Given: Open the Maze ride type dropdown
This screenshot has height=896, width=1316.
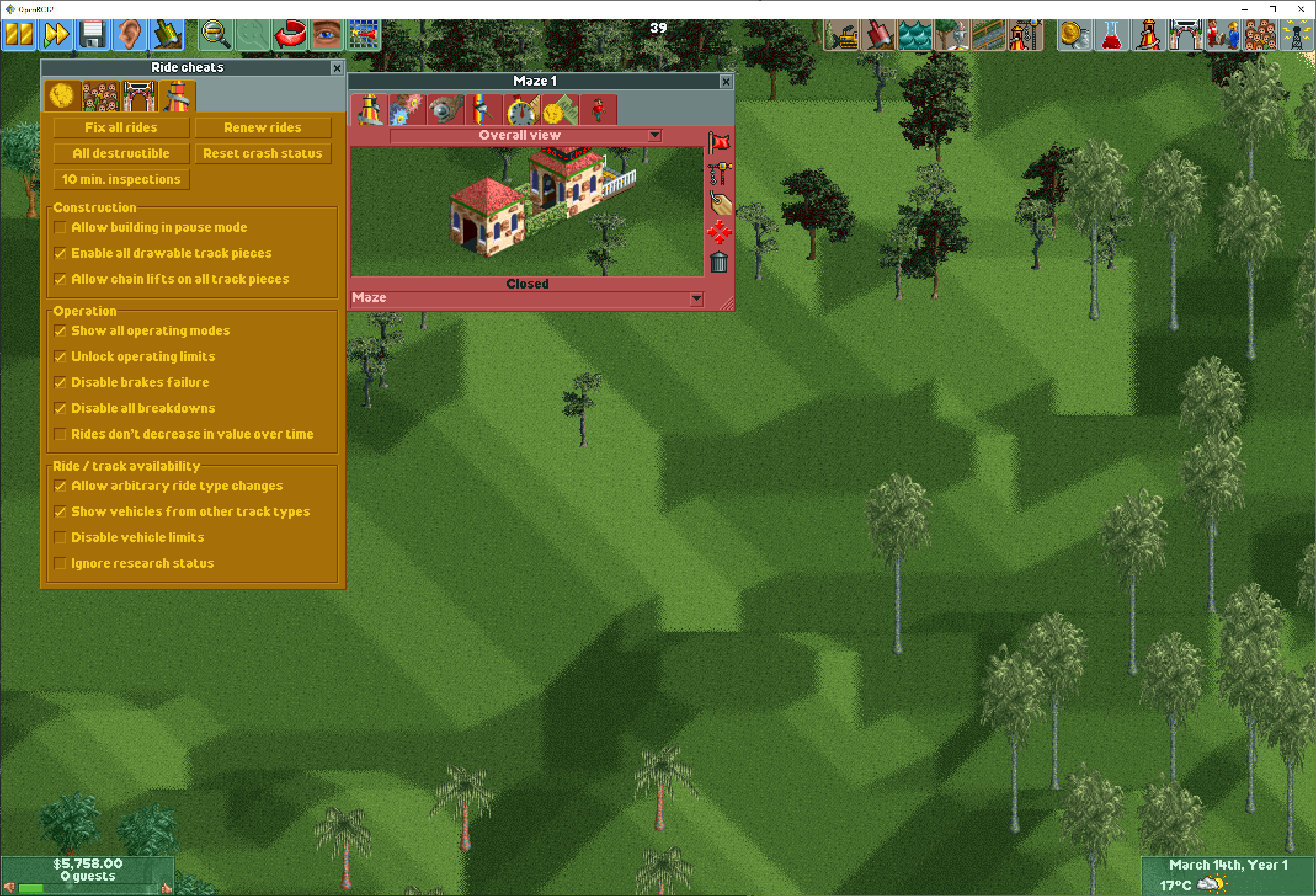Looking at the screenshot, I should click(696, 299).
